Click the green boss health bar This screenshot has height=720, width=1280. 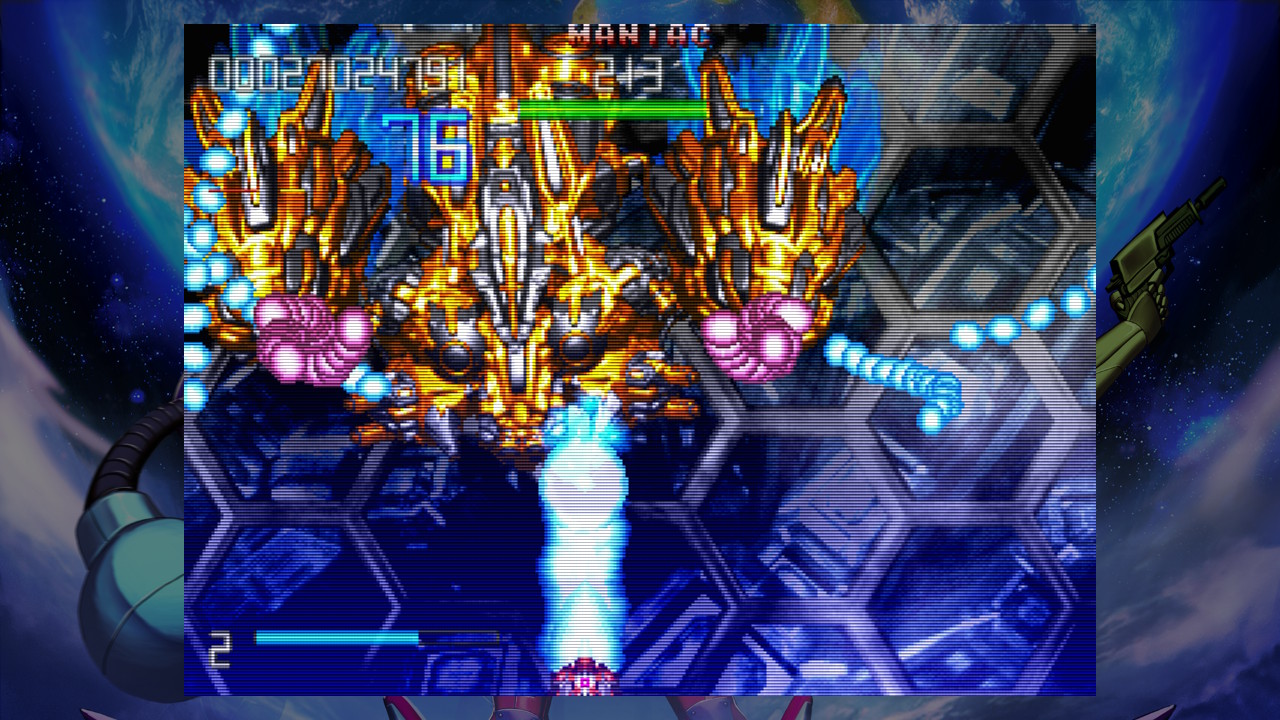click(x=610, y=107)
